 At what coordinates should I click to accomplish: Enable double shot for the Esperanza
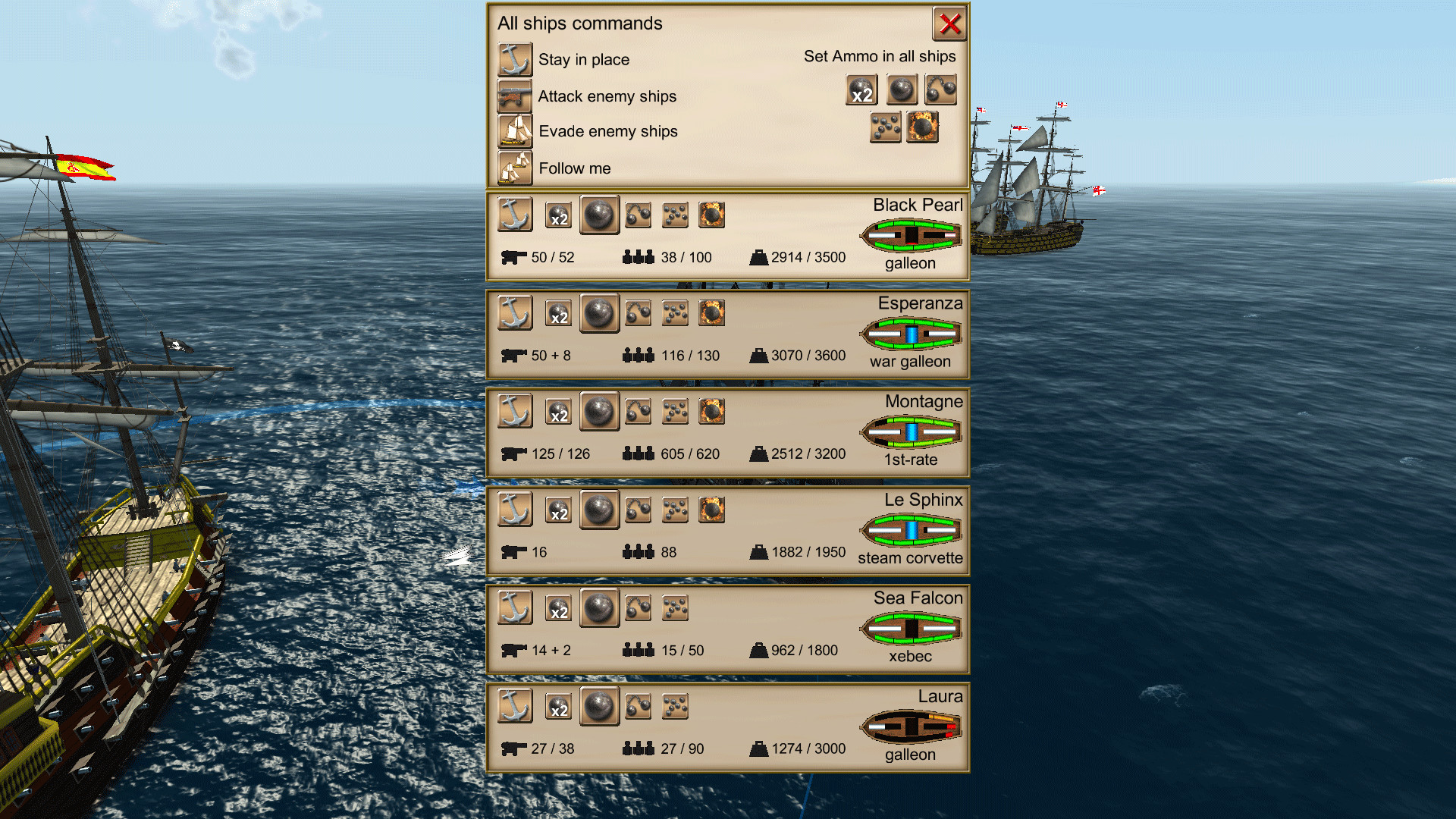[x=558, y=312]
